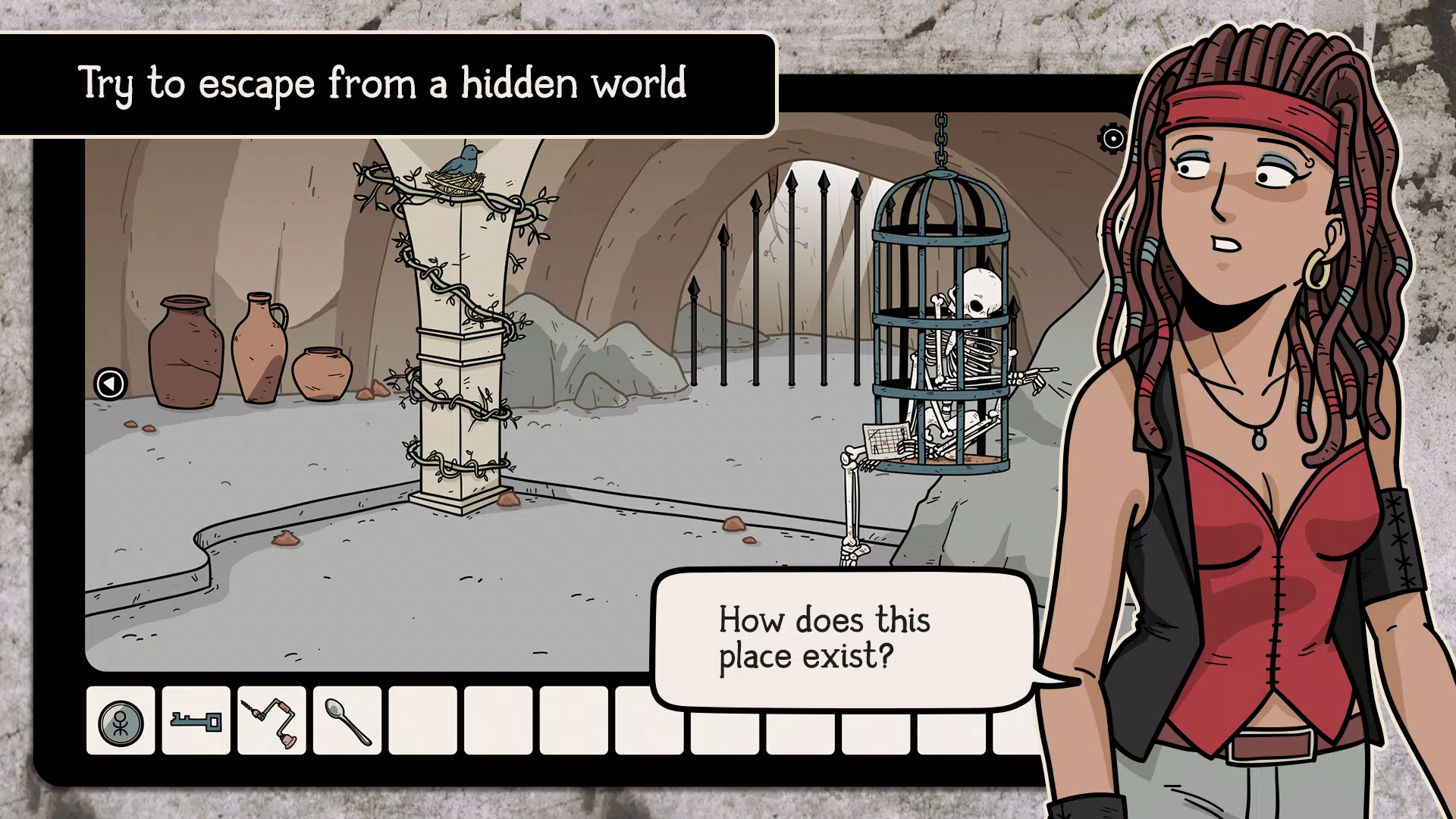Go to the previous scene with left arrow
The image size is (1456, 819).
110,384
